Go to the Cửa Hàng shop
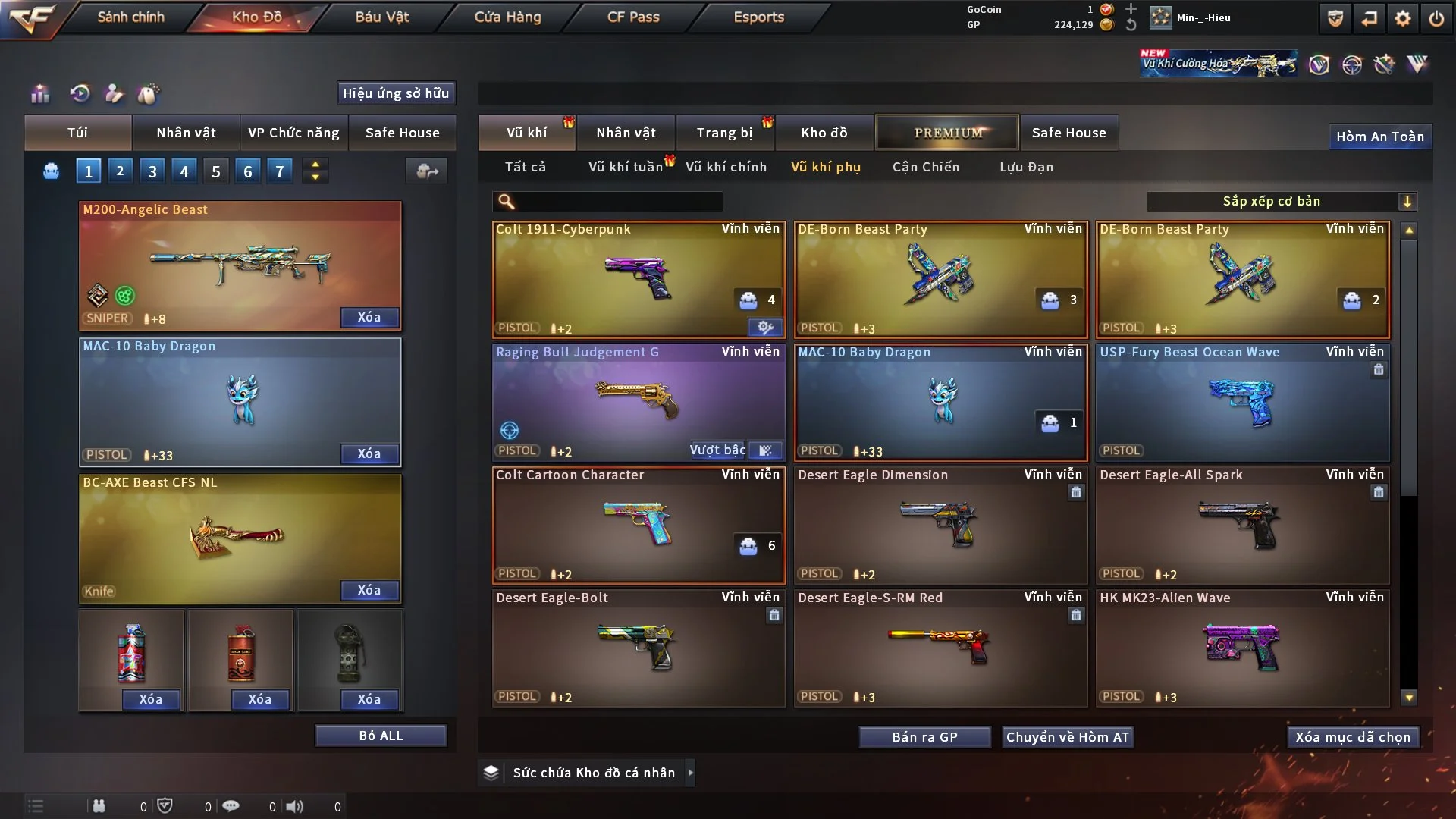 click(507, 17)
